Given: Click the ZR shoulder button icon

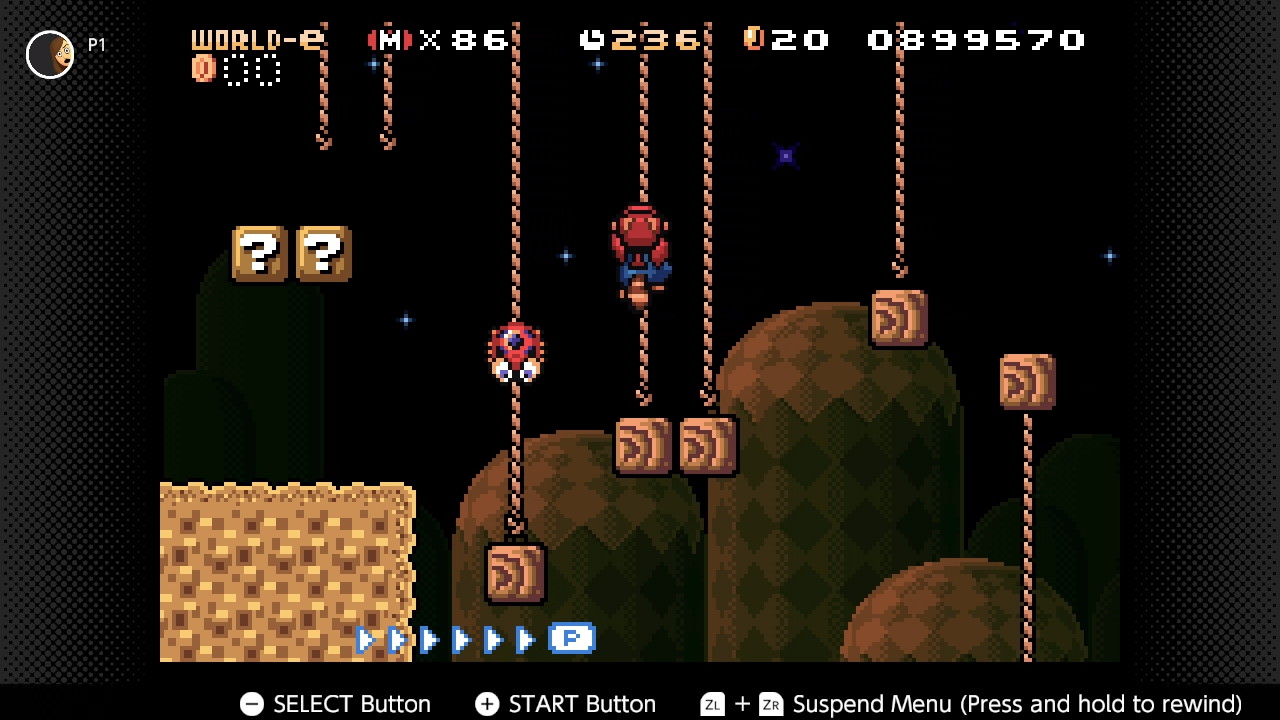Looking at the screenshot, I should (771, 704).
